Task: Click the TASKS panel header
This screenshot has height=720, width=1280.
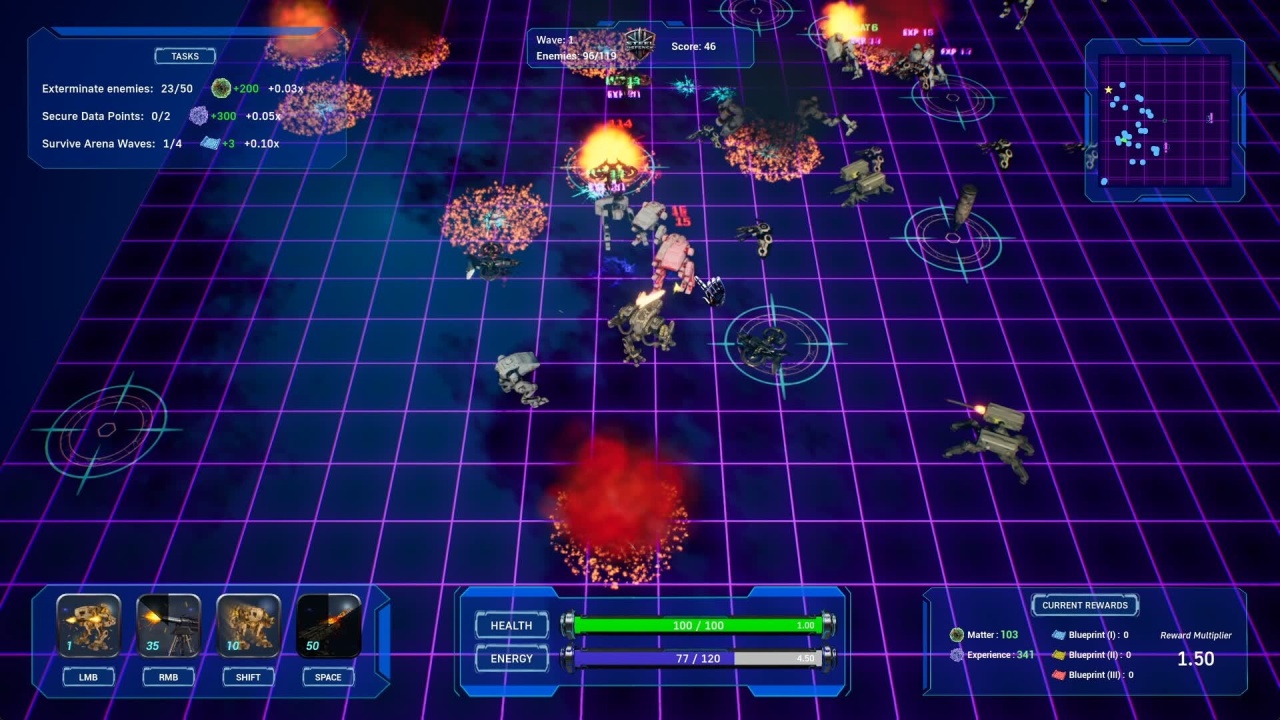Action: (x=185, y=56)
